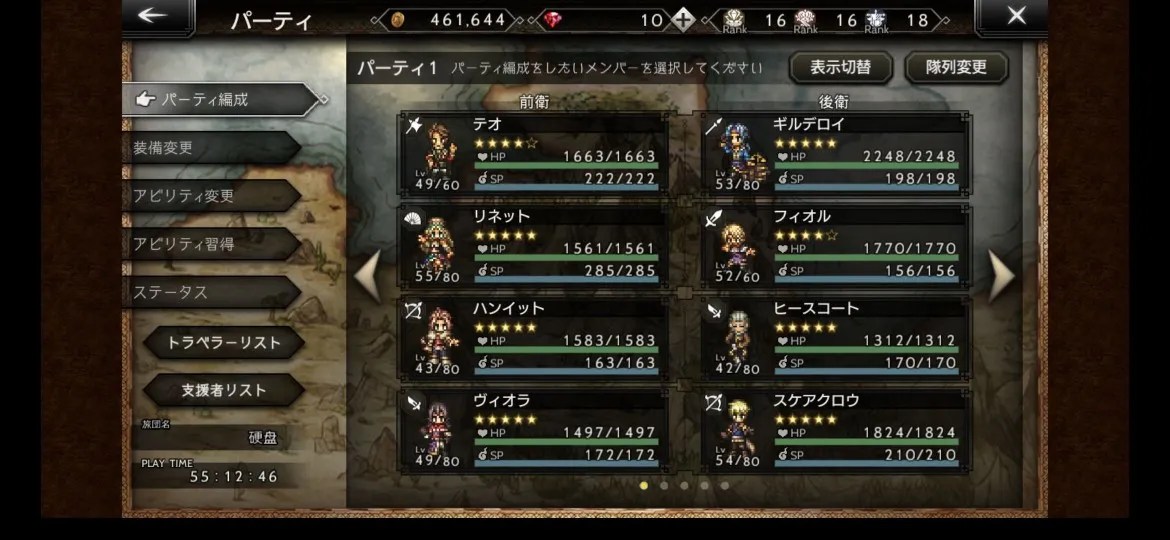Select party member テオ

click(x=534, y=152)
